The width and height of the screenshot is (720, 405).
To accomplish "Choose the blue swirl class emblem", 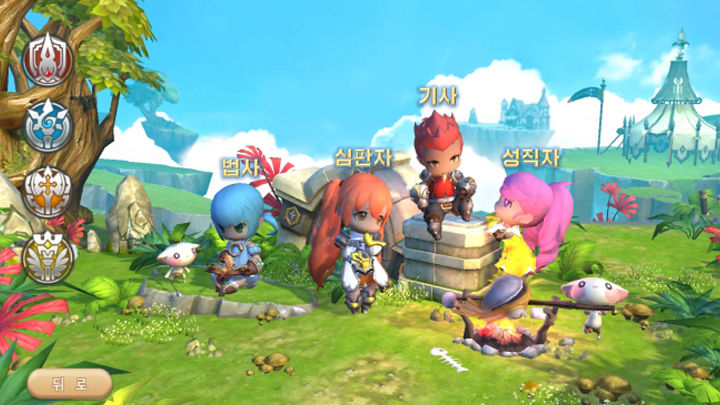I will 47,125.
